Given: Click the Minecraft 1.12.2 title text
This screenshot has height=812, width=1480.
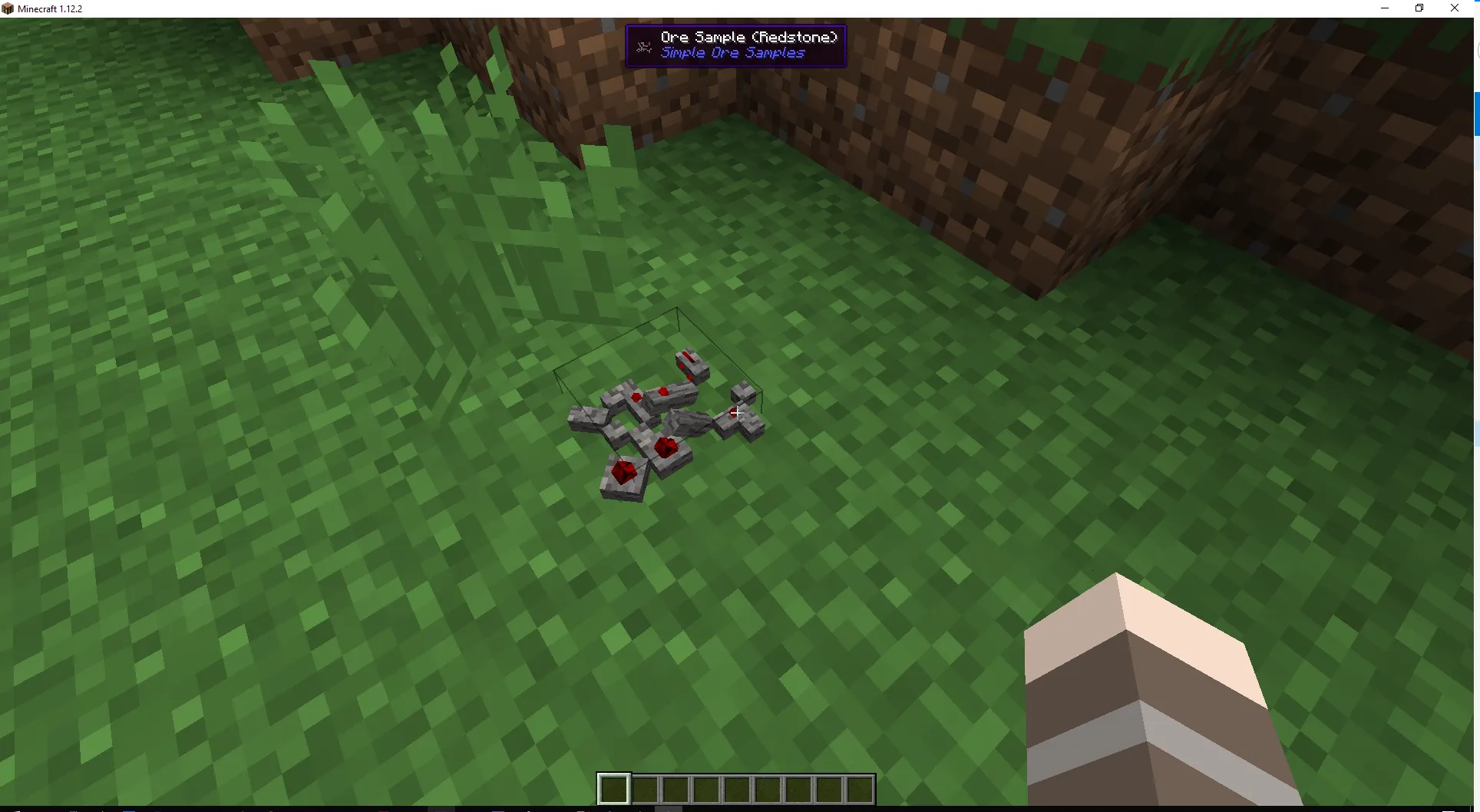Looking at the screenshot, I should [51, 8].
